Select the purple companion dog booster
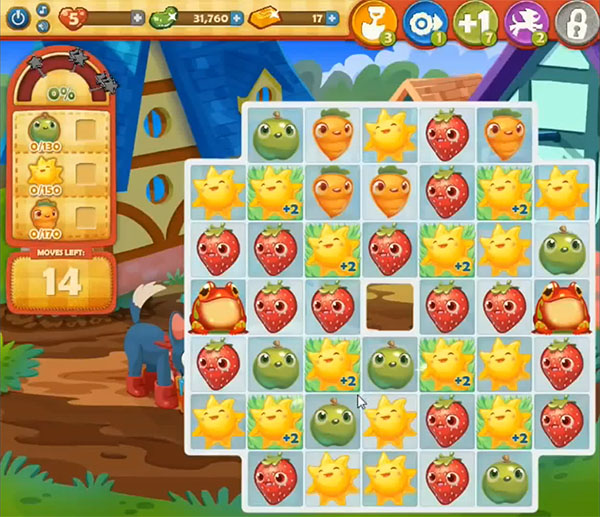Screen dimensions: 600x517 pyautogui.click(x=524, y=22)
